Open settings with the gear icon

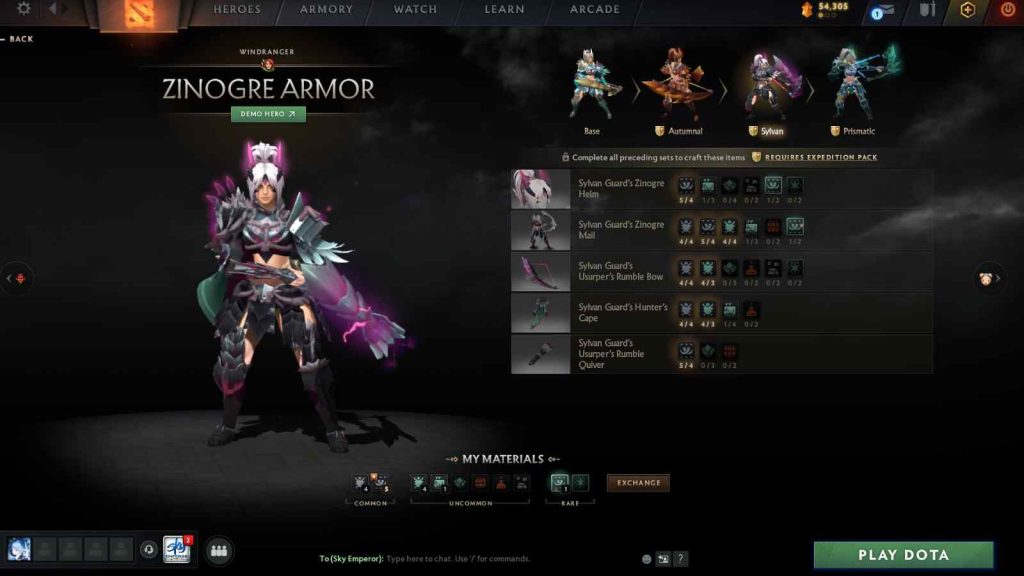(24, 9)
